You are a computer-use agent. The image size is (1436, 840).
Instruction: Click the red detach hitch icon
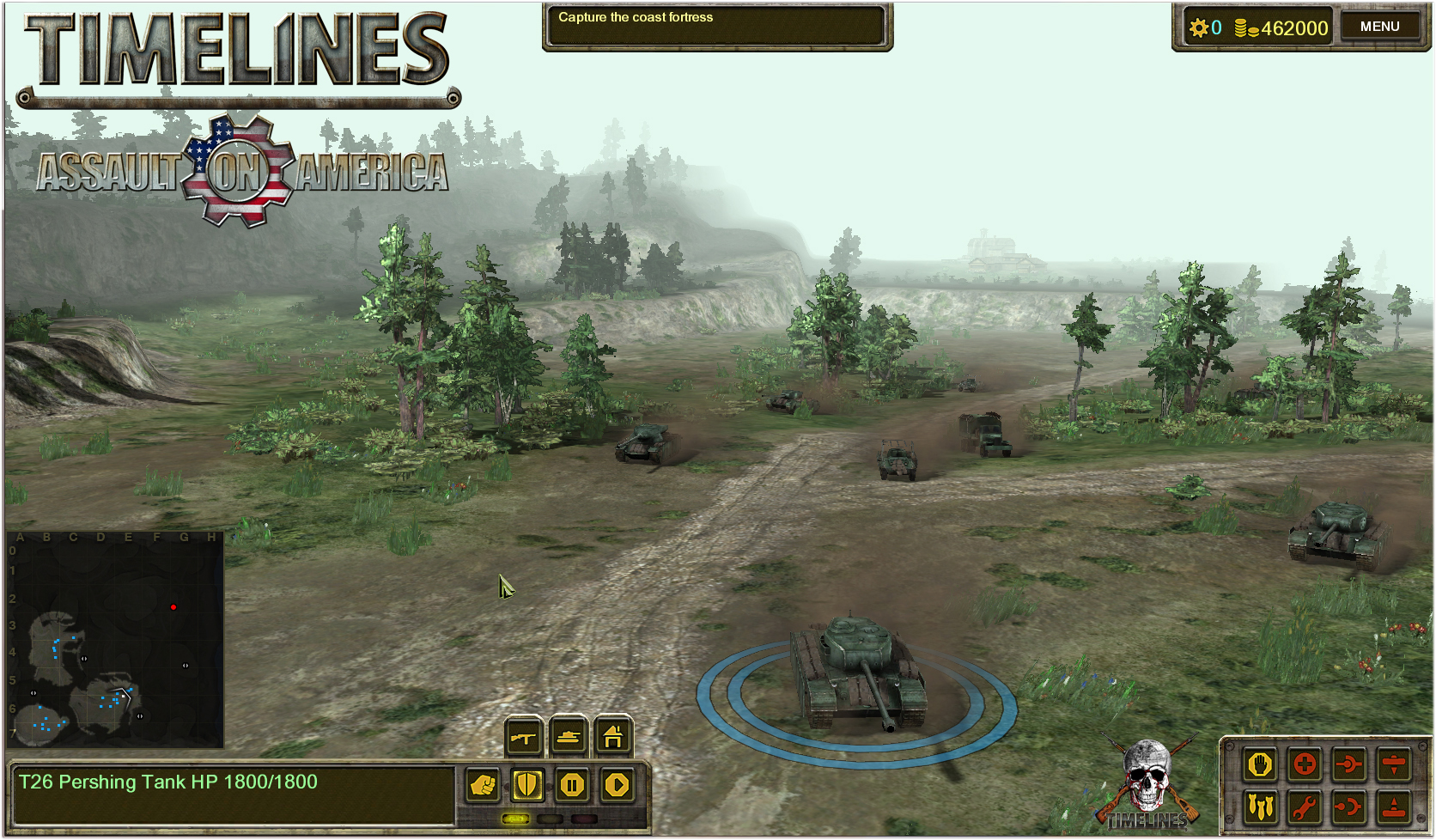pos(1349,807)
